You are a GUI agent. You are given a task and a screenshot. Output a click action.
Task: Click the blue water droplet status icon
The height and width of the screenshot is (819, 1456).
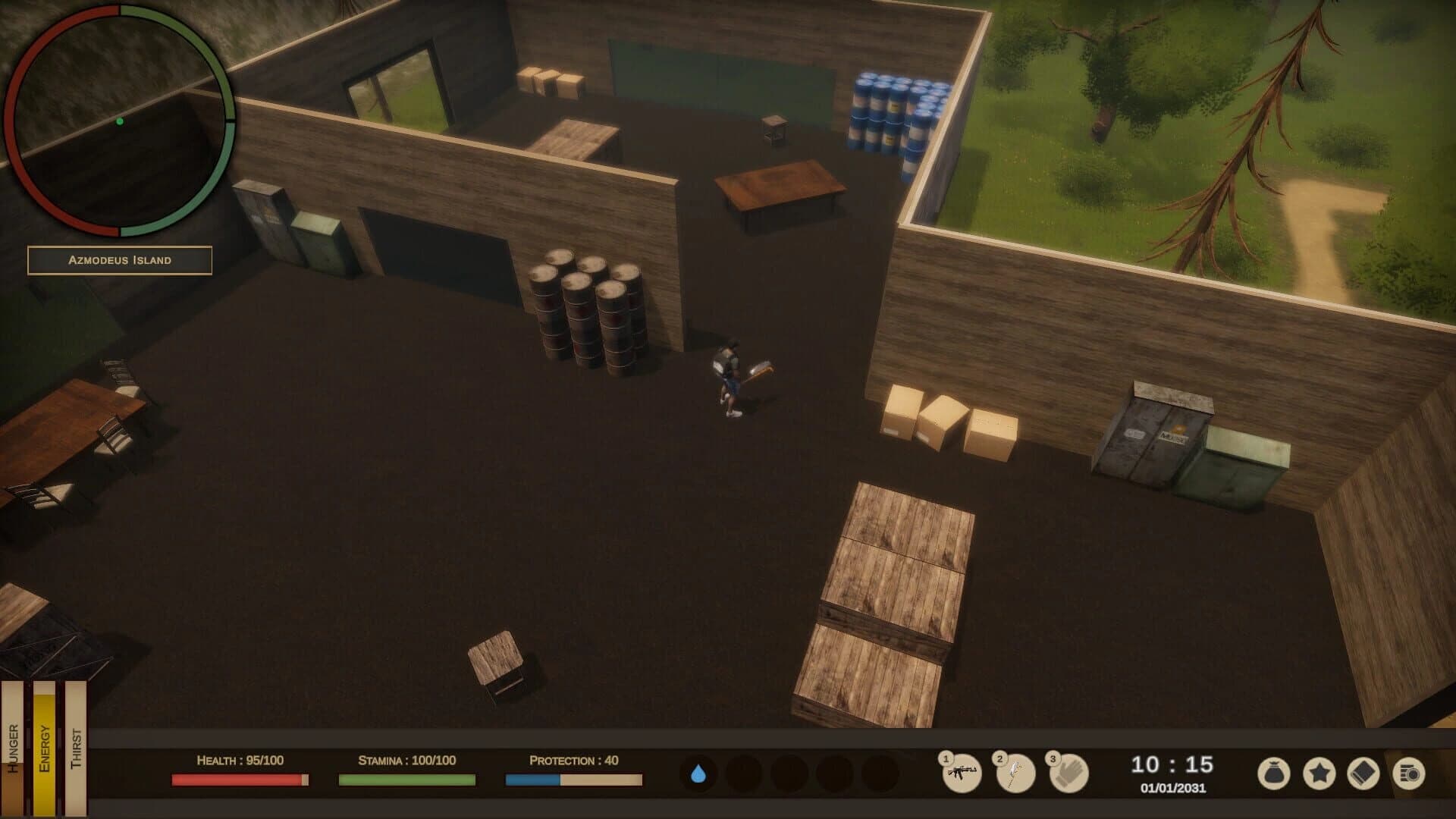point(698,774)
